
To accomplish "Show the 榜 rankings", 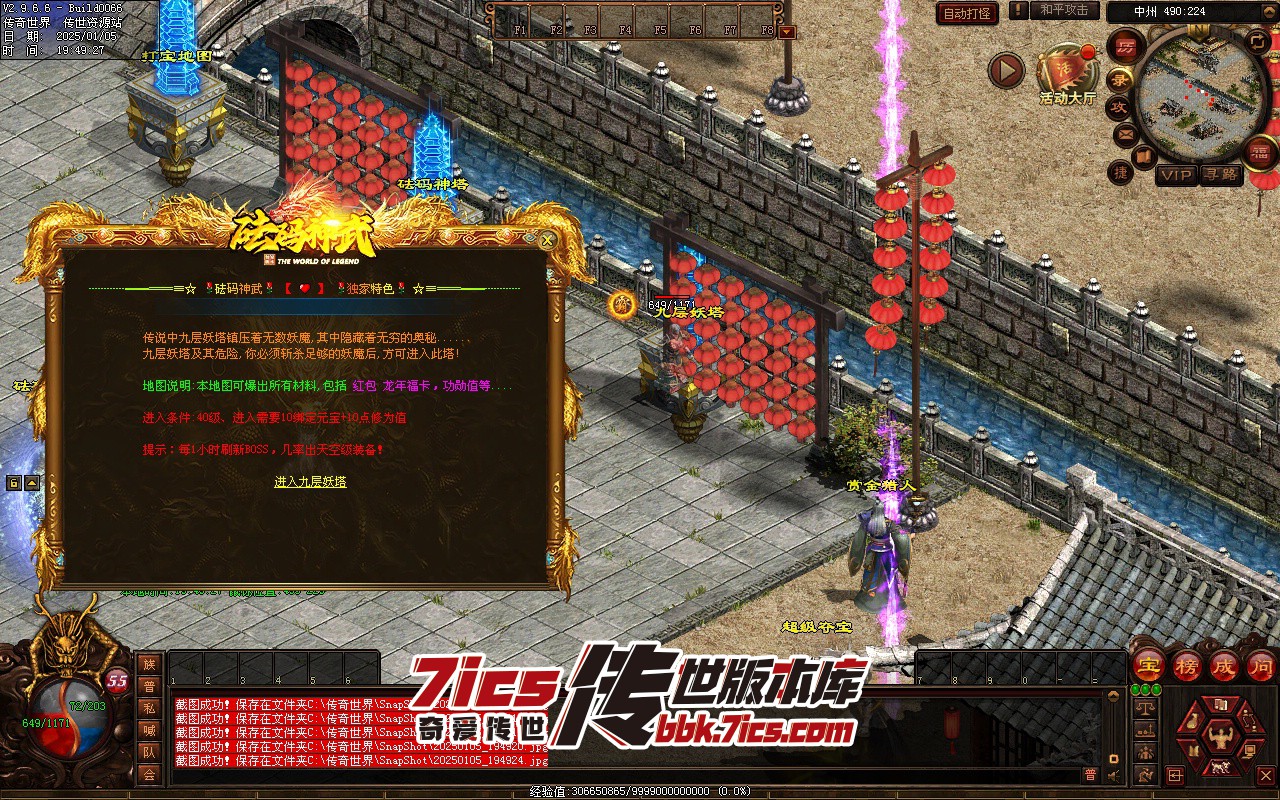I will pos(1187,665).
